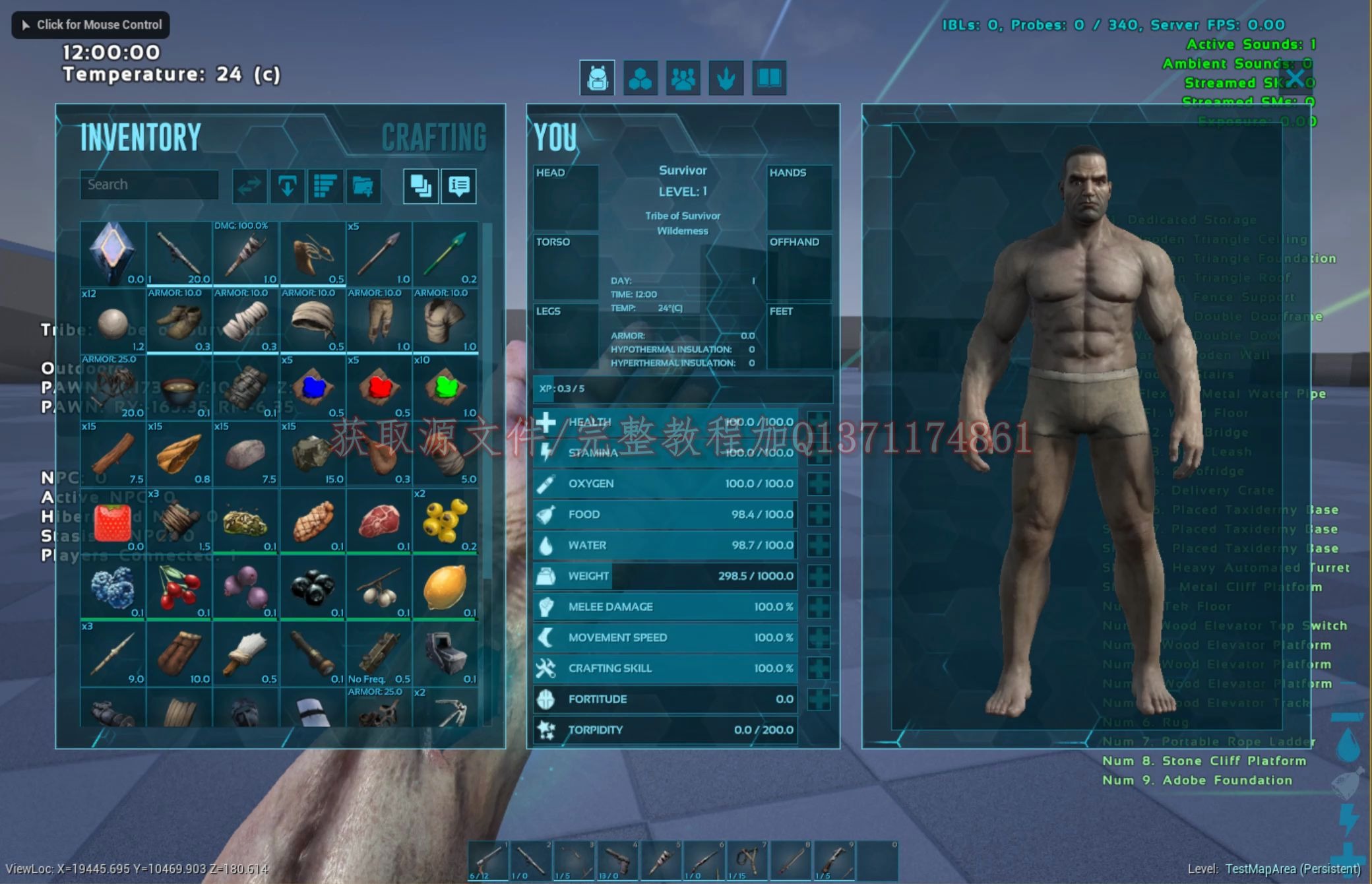Toggle the stacked item display view
Viewport: 1372px width, 884px height.
pyautogui.click(x=421, y=185)
